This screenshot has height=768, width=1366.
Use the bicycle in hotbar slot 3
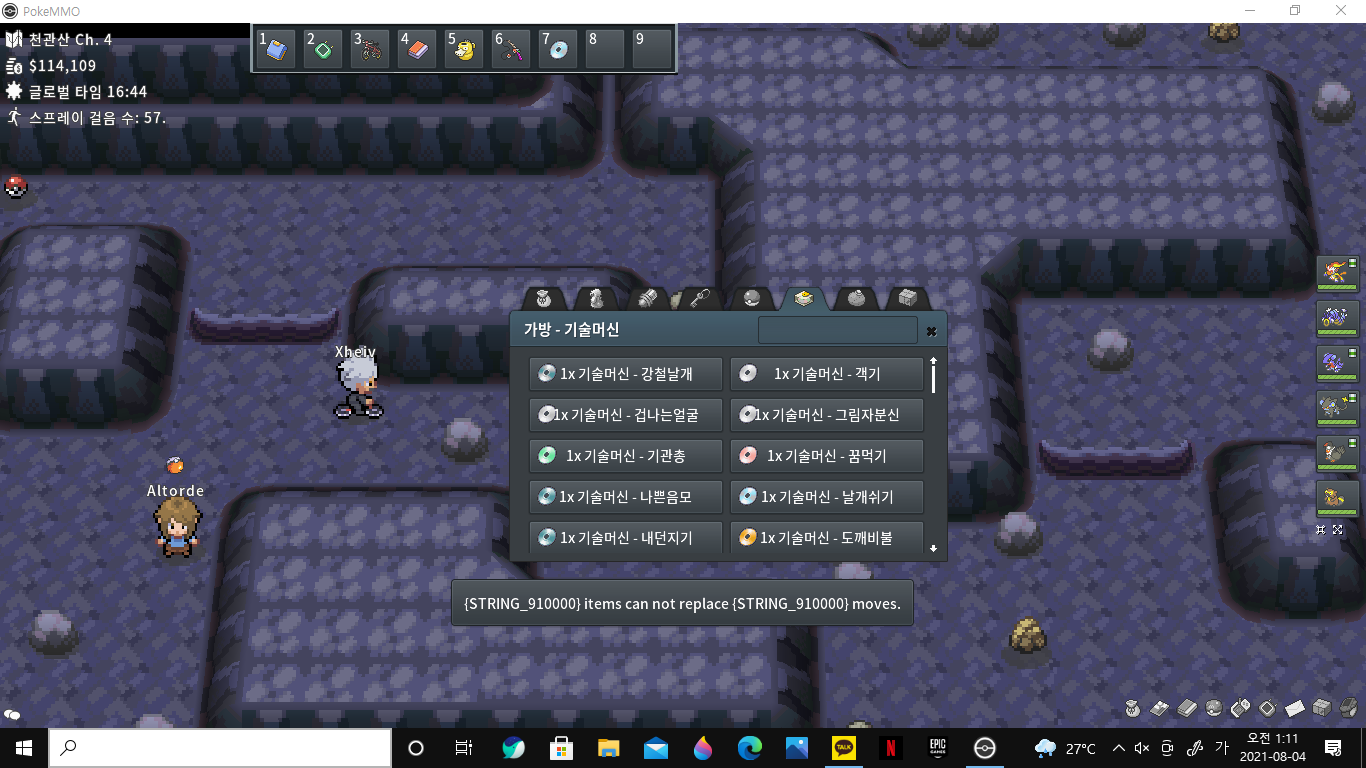tap(370, 48)
